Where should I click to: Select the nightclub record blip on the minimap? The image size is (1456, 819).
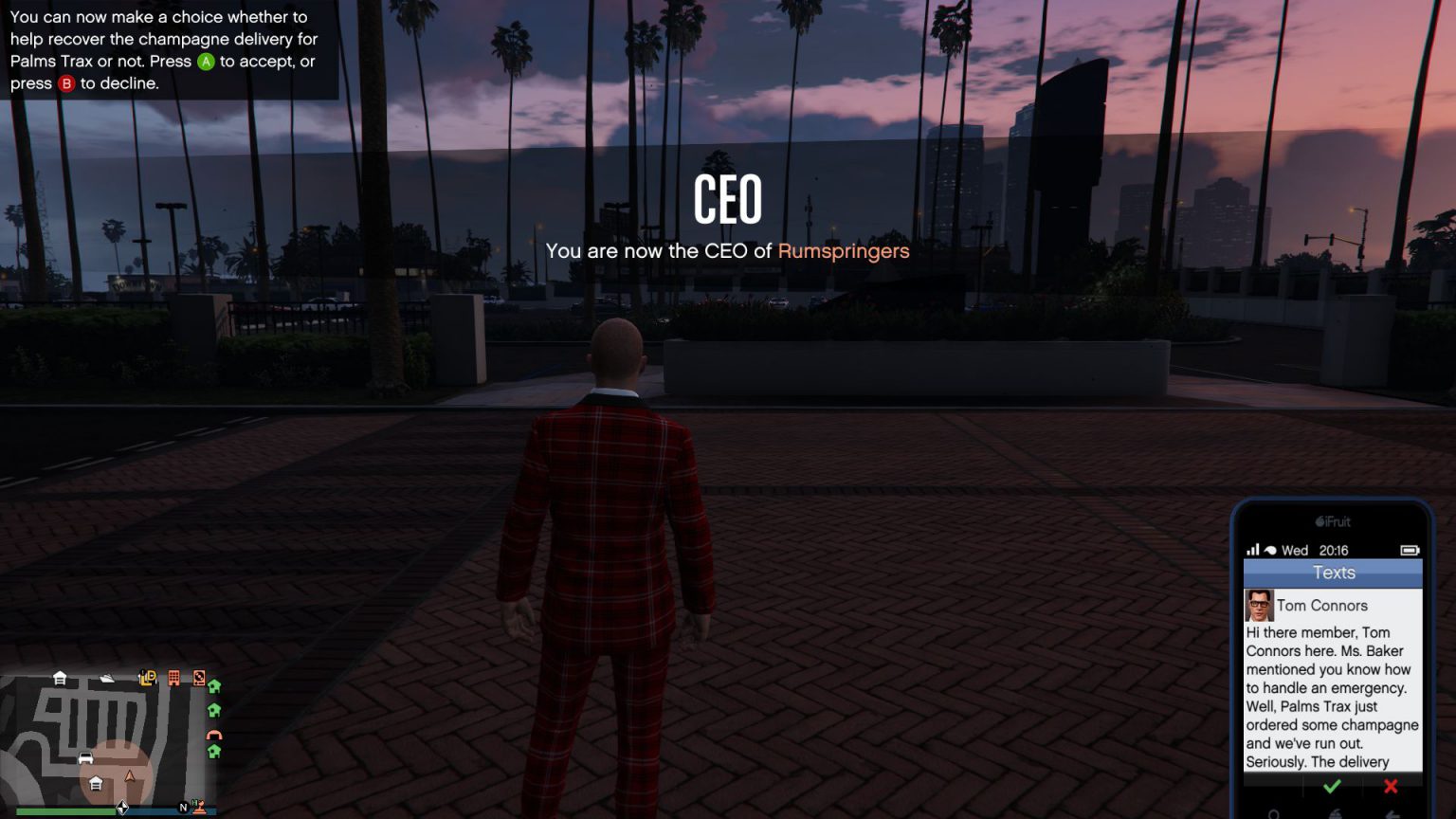click(199, 678)
